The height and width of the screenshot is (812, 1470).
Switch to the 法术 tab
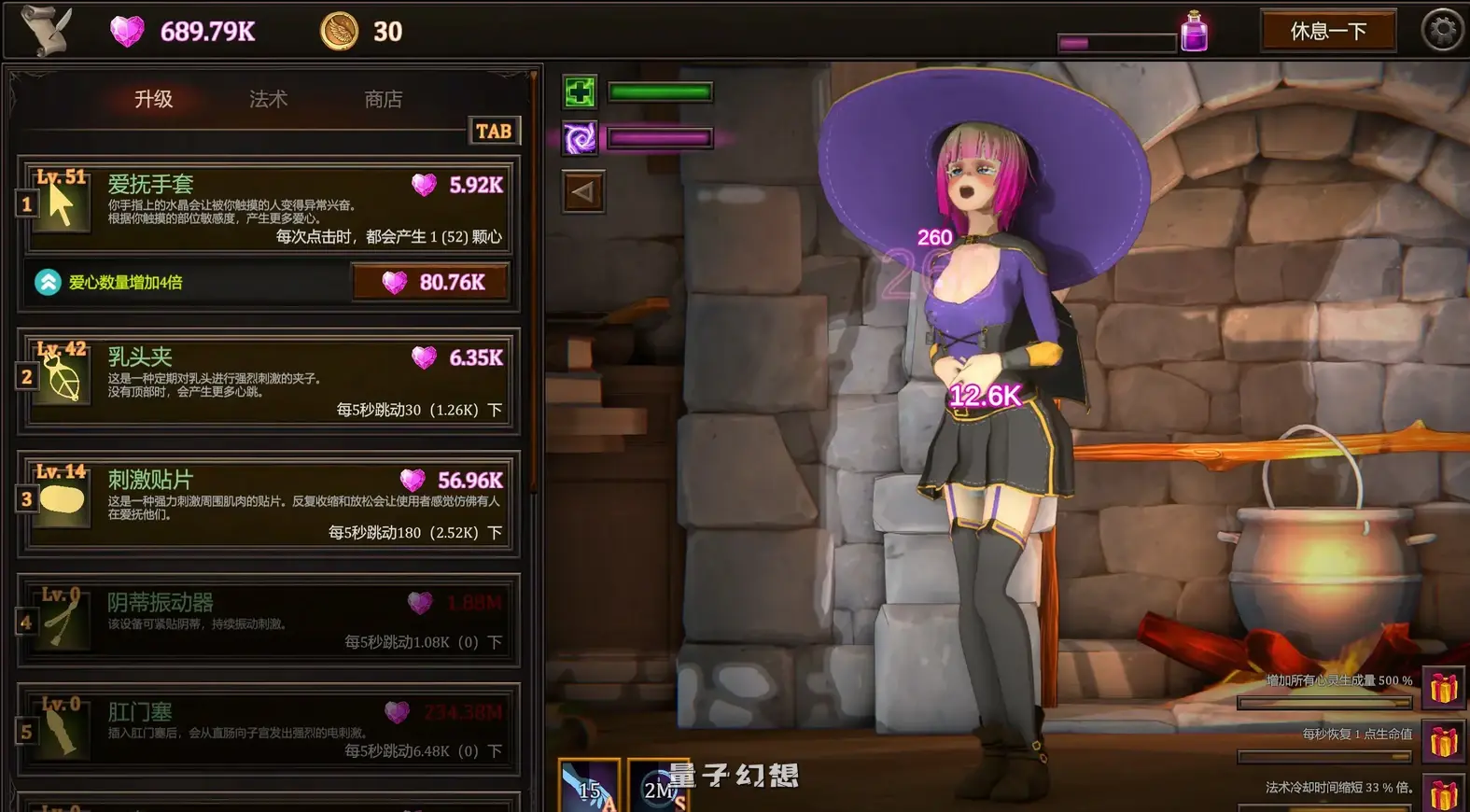[x=266, y=98]
